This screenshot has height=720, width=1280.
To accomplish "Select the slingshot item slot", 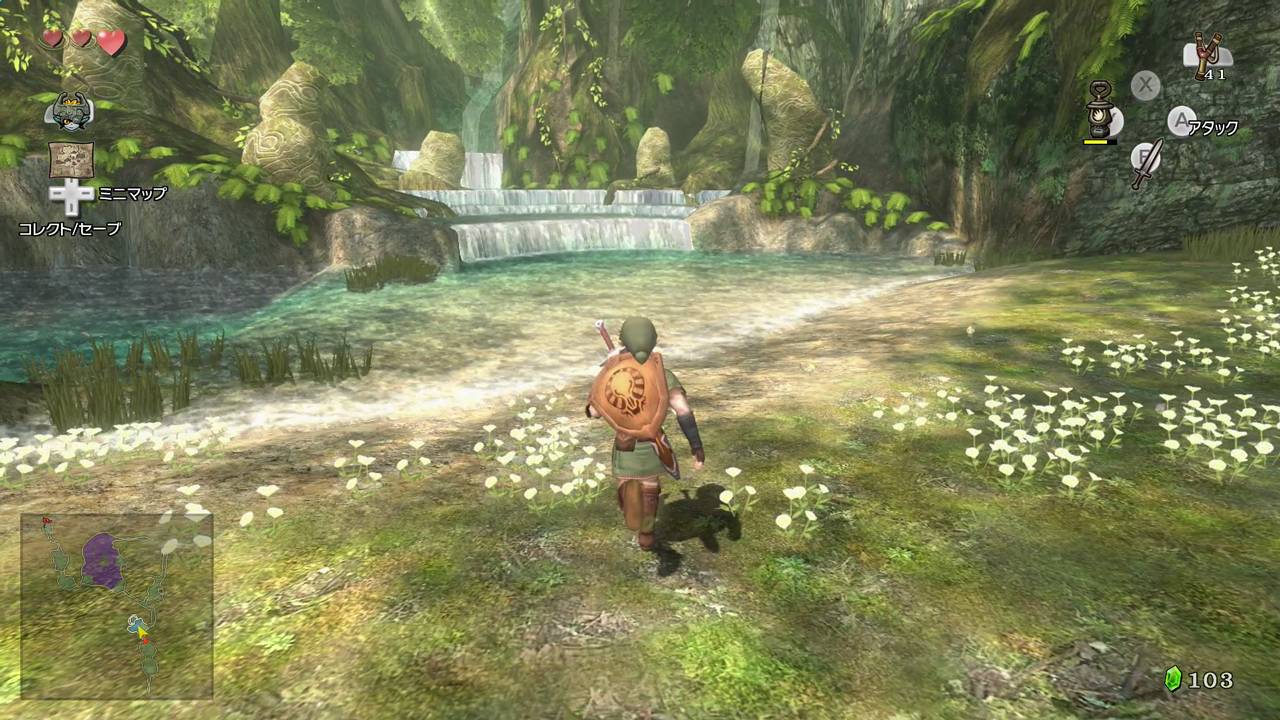I will [1208, 55].
